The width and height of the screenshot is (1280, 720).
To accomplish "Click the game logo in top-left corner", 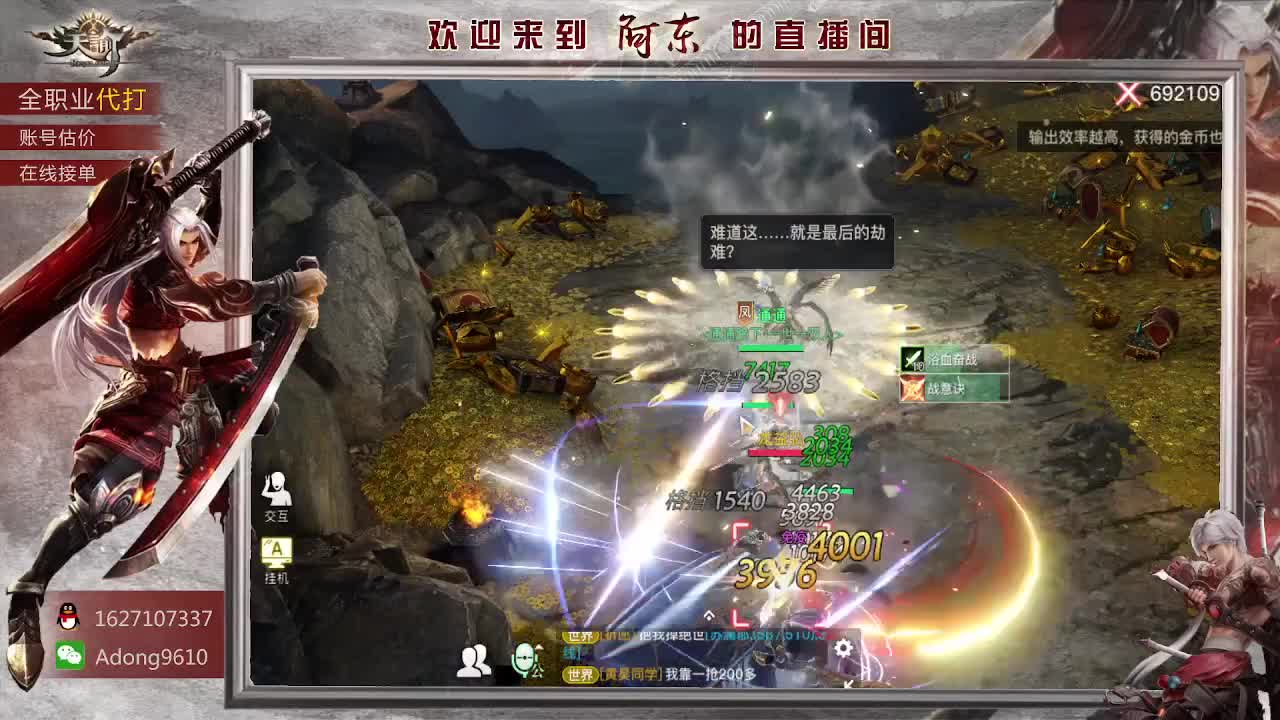I will pyautogui.click(x=90, y=38).
